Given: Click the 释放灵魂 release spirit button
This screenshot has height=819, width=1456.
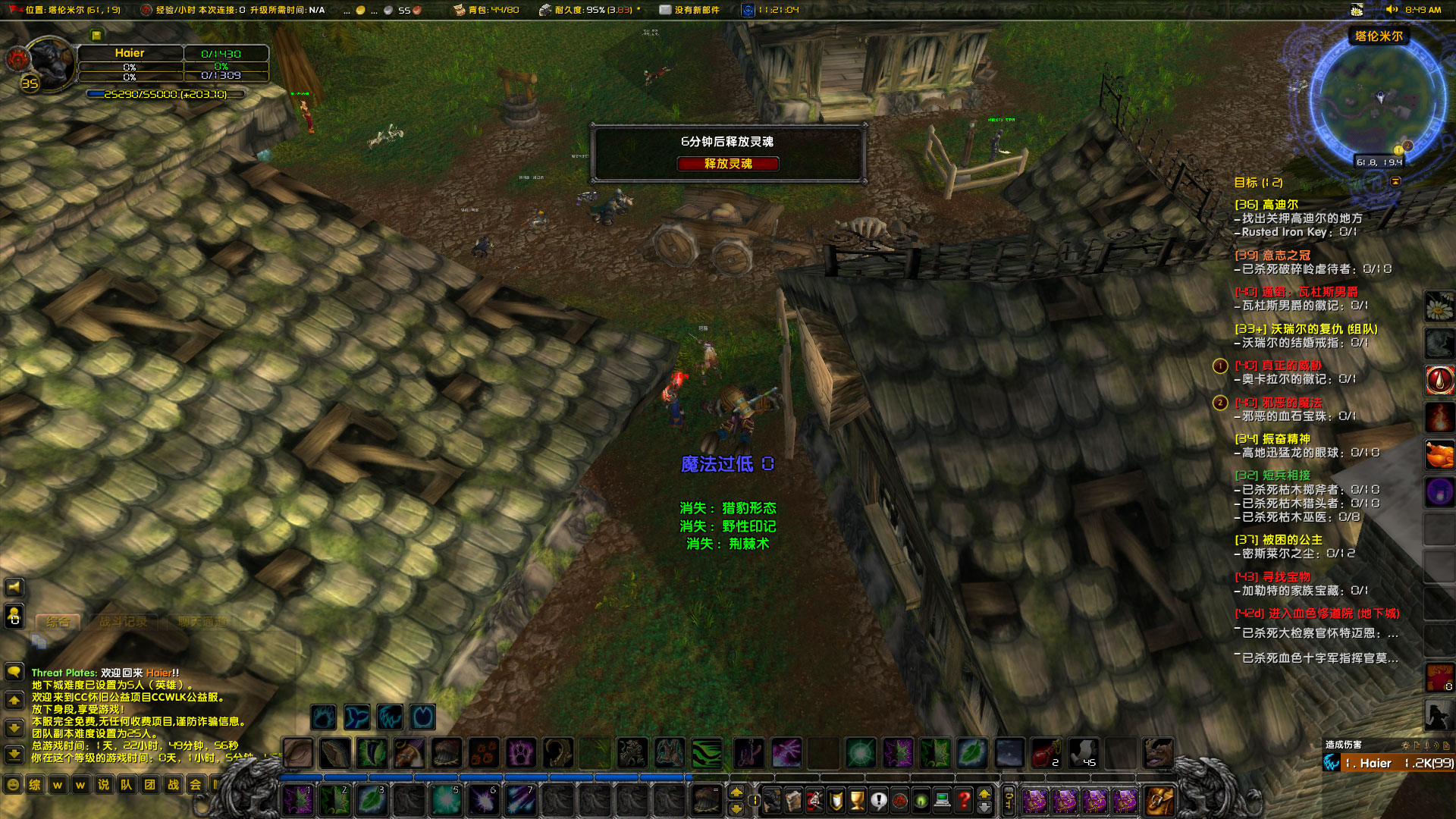Looking at the screenshot, I should click(x=728, y=164).
